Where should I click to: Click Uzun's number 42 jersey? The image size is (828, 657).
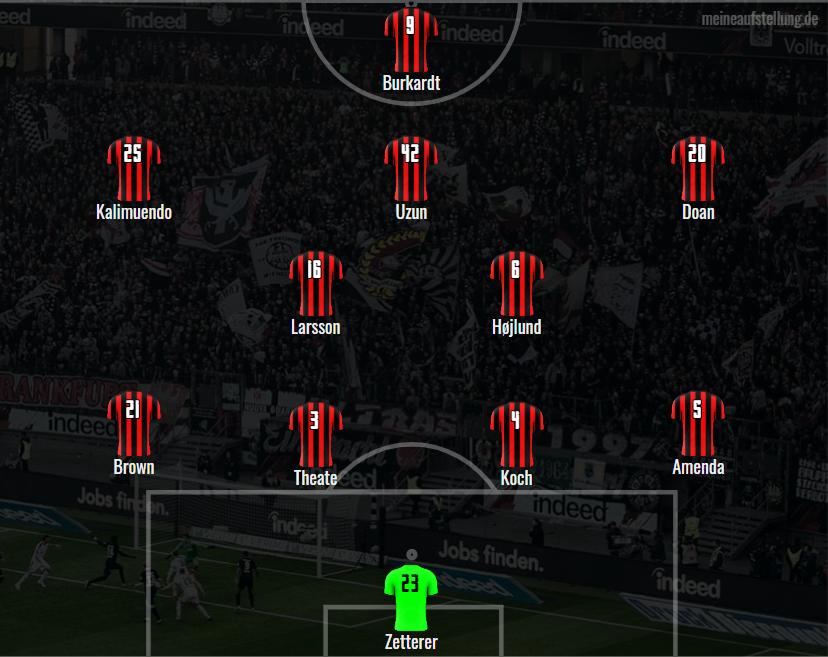coord(411,168)
